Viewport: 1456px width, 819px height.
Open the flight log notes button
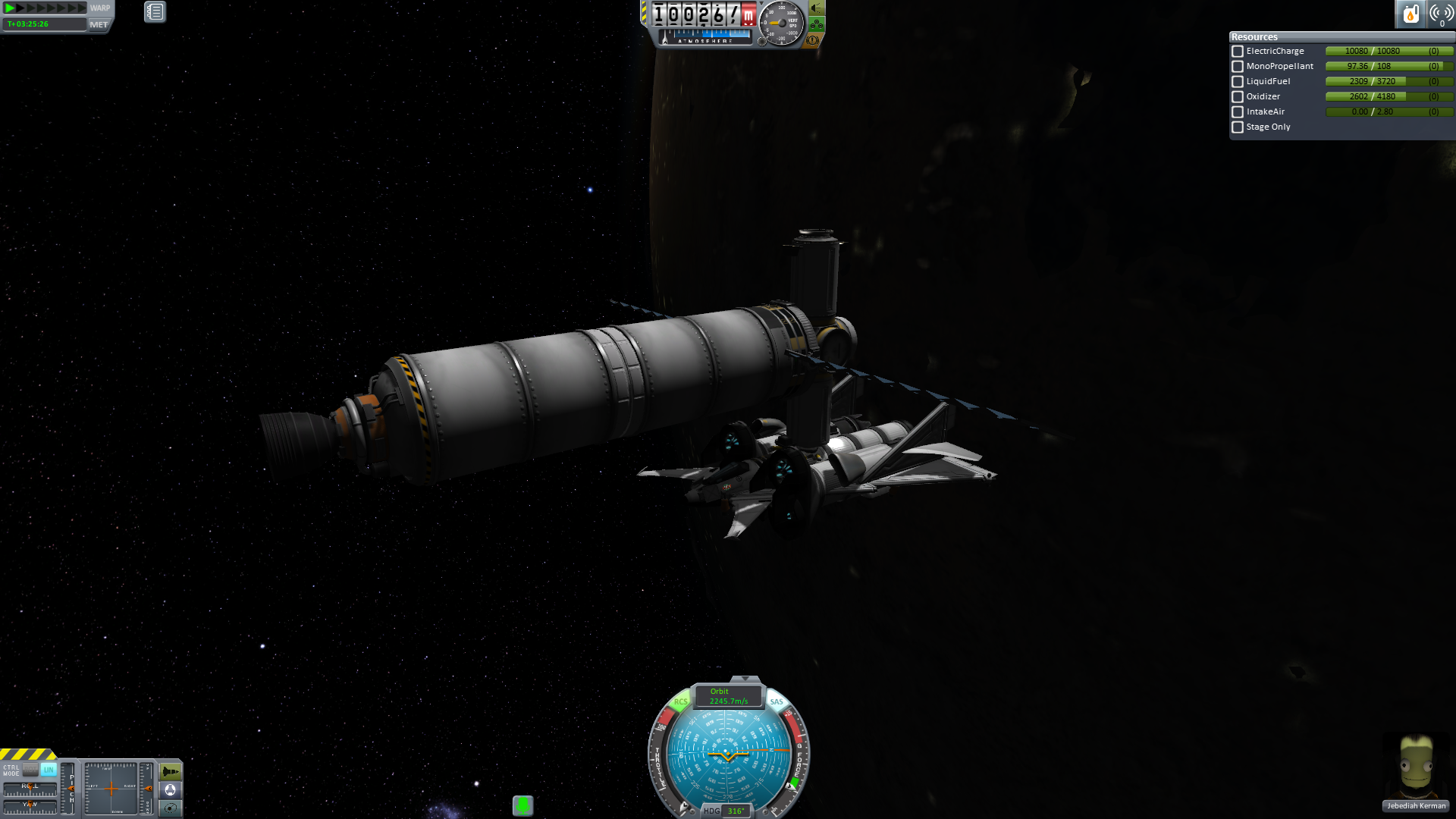tap(155, 11)
